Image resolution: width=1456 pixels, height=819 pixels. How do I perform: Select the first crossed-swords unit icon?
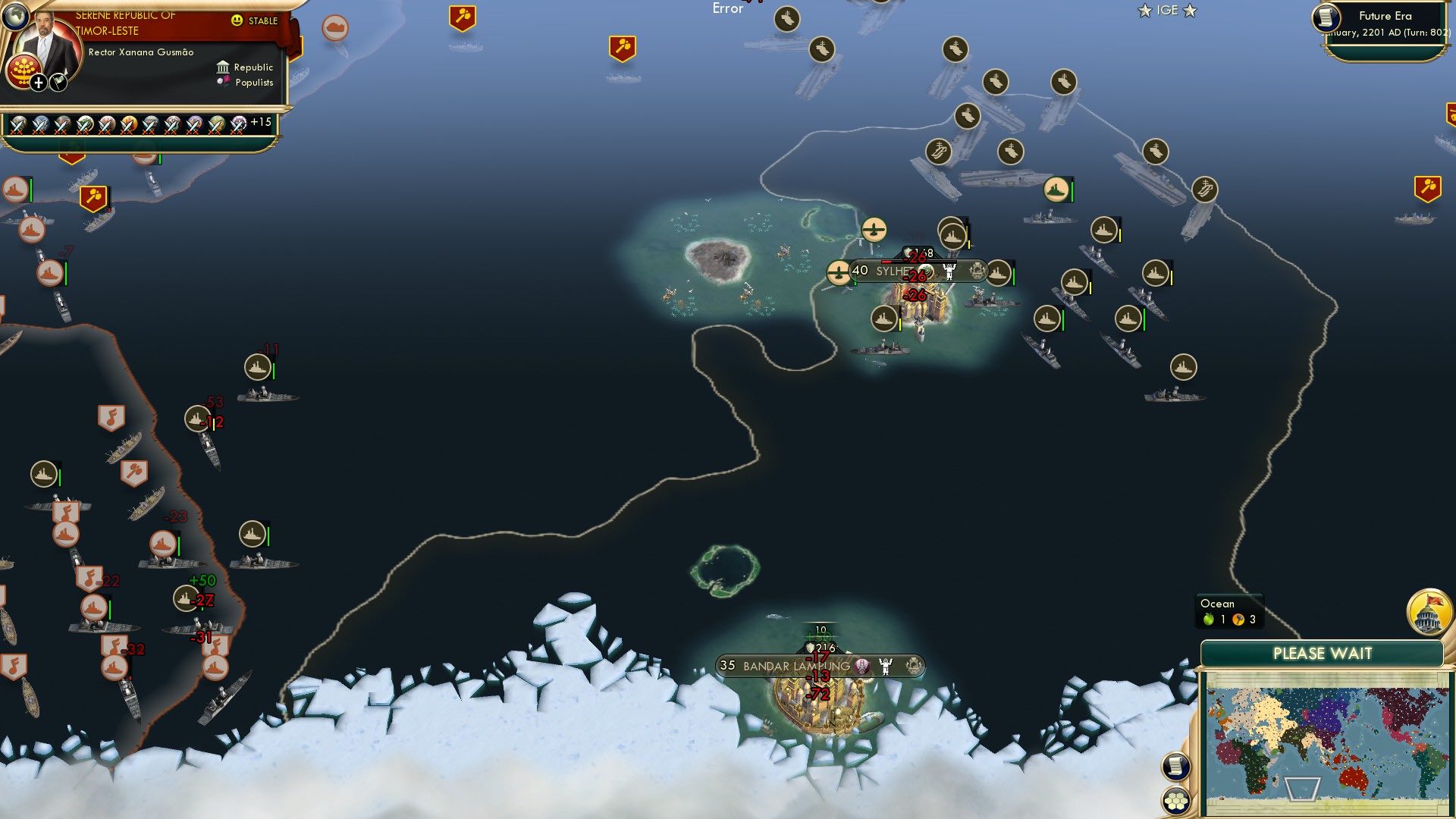[17, 124]
